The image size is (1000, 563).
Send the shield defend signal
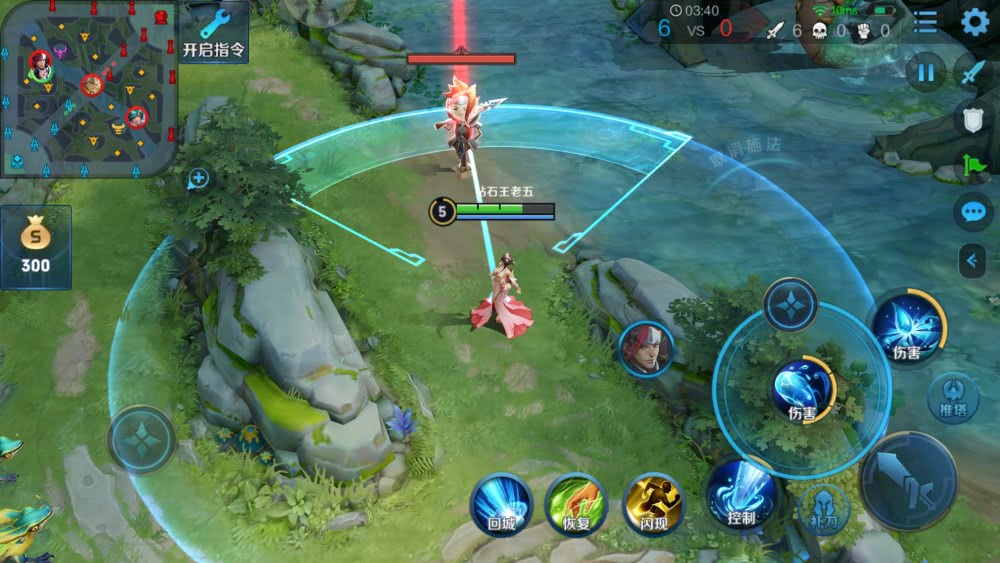973,118
